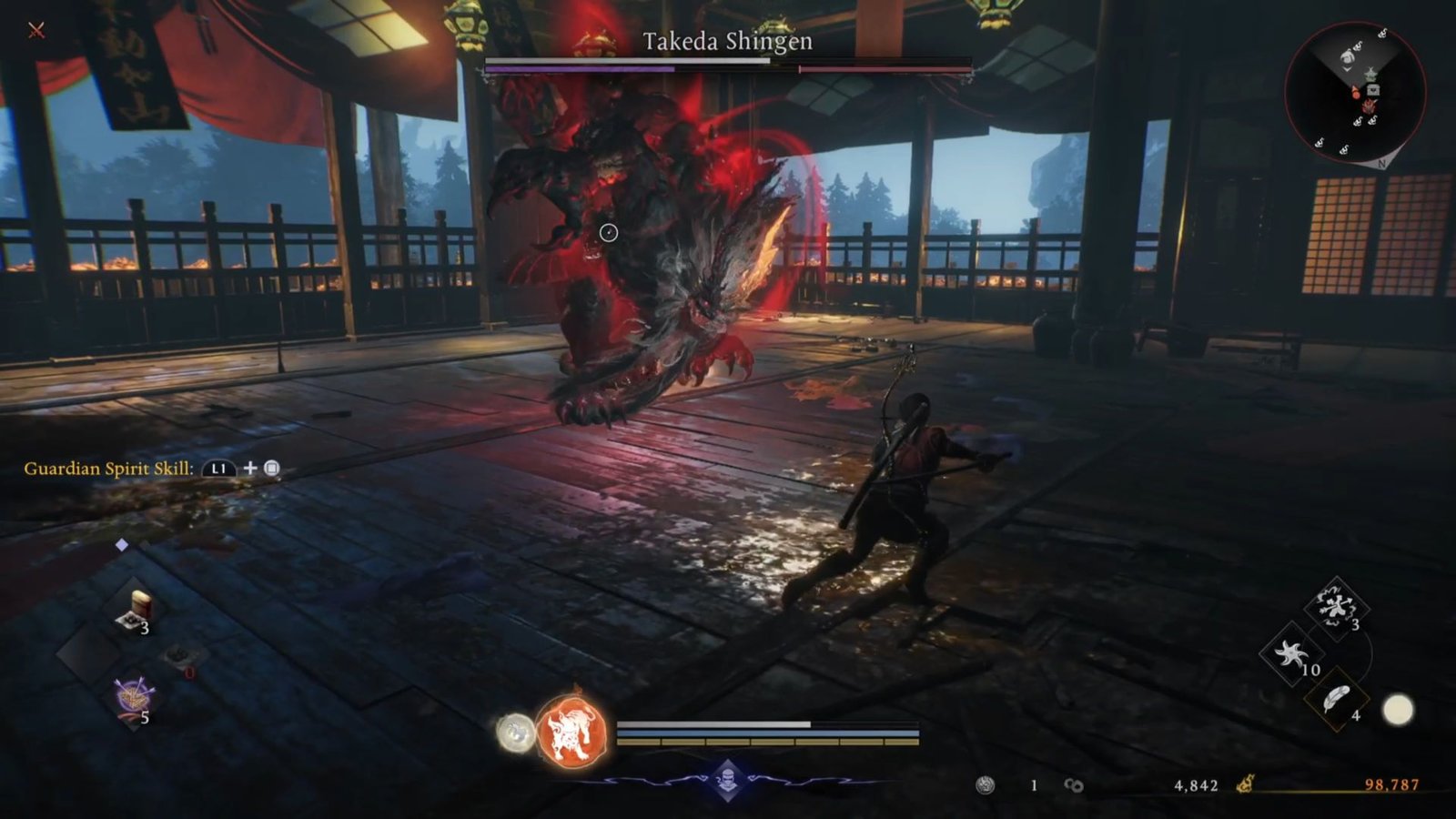The height and width of the screenshot is (819, 1456).
Task: Select the gold coin currency icon
Action: (1245, 784)
